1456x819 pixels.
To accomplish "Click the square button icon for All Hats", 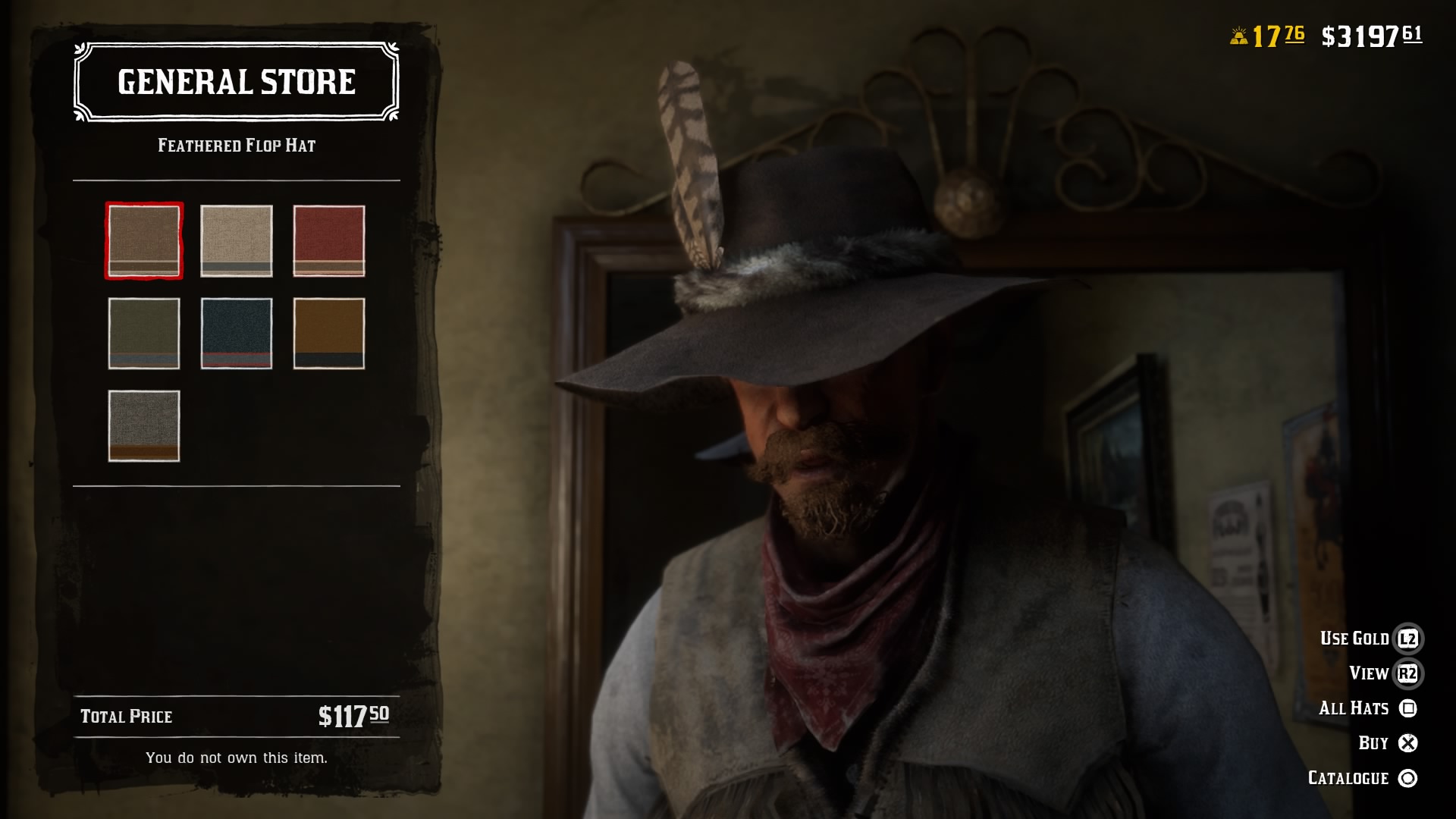I will (x=1407, y=708).
